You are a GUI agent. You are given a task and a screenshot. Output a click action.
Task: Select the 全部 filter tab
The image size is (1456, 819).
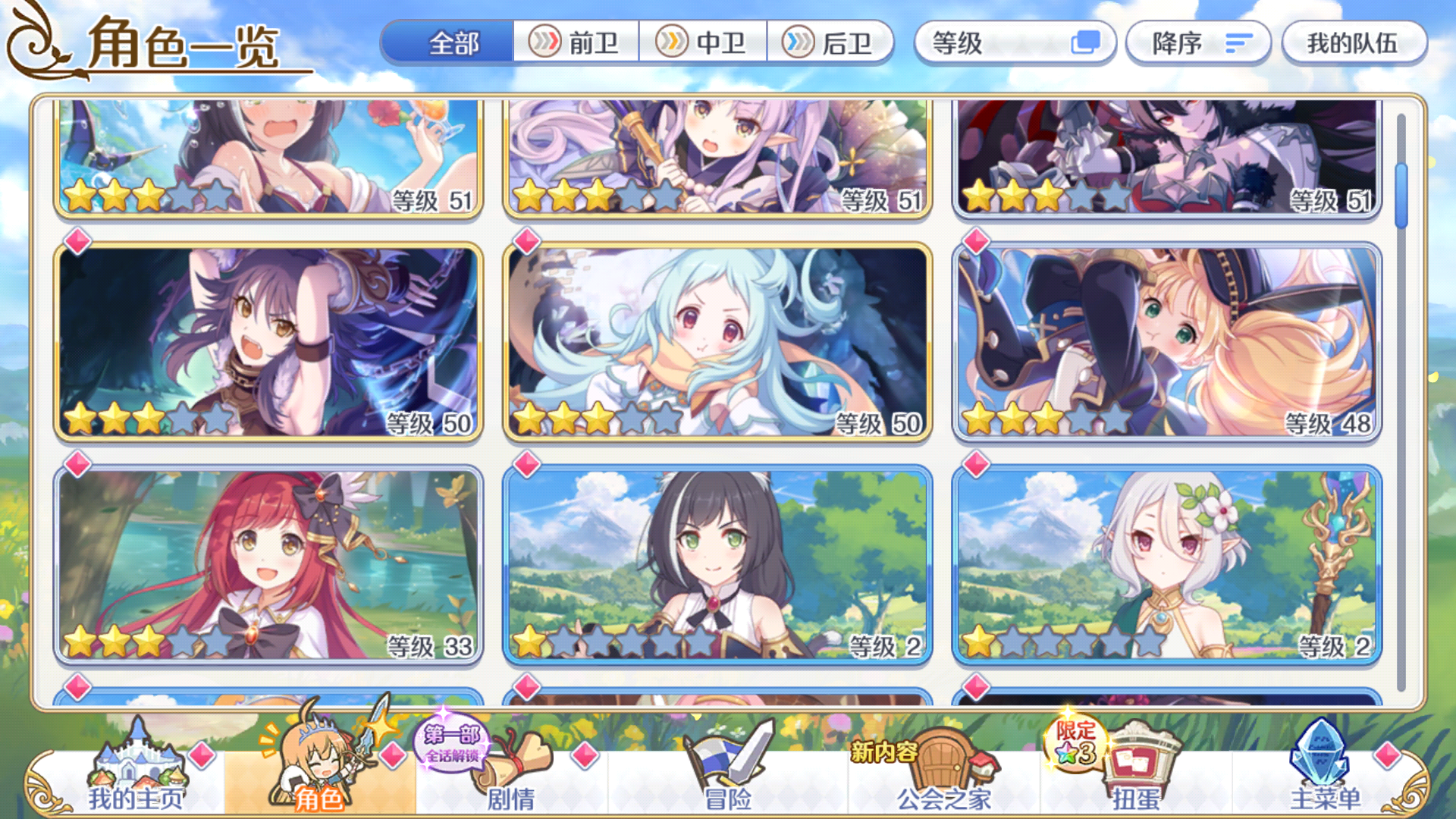tap(451, 44)
